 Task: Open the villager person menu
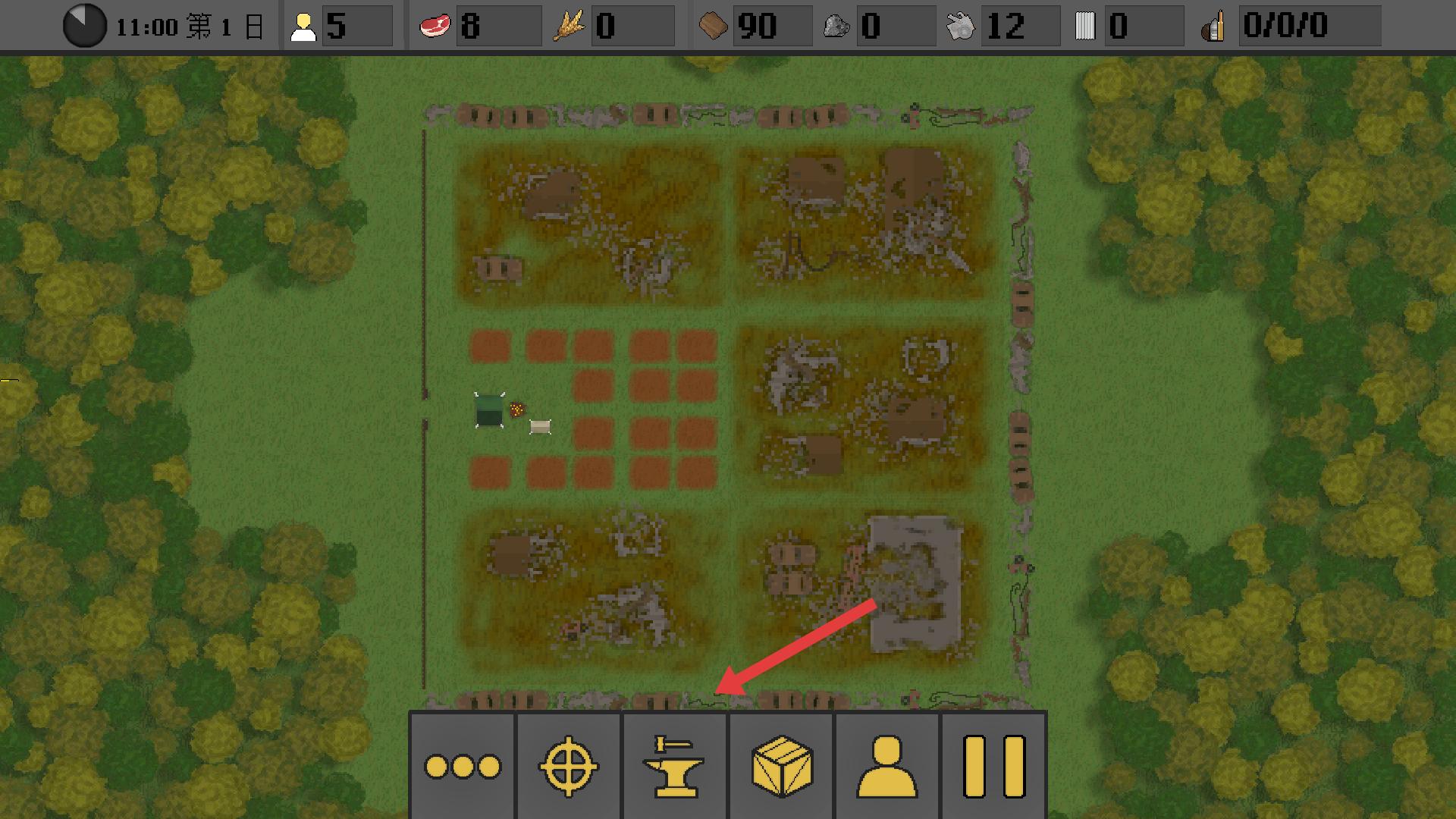pos(887,766)
